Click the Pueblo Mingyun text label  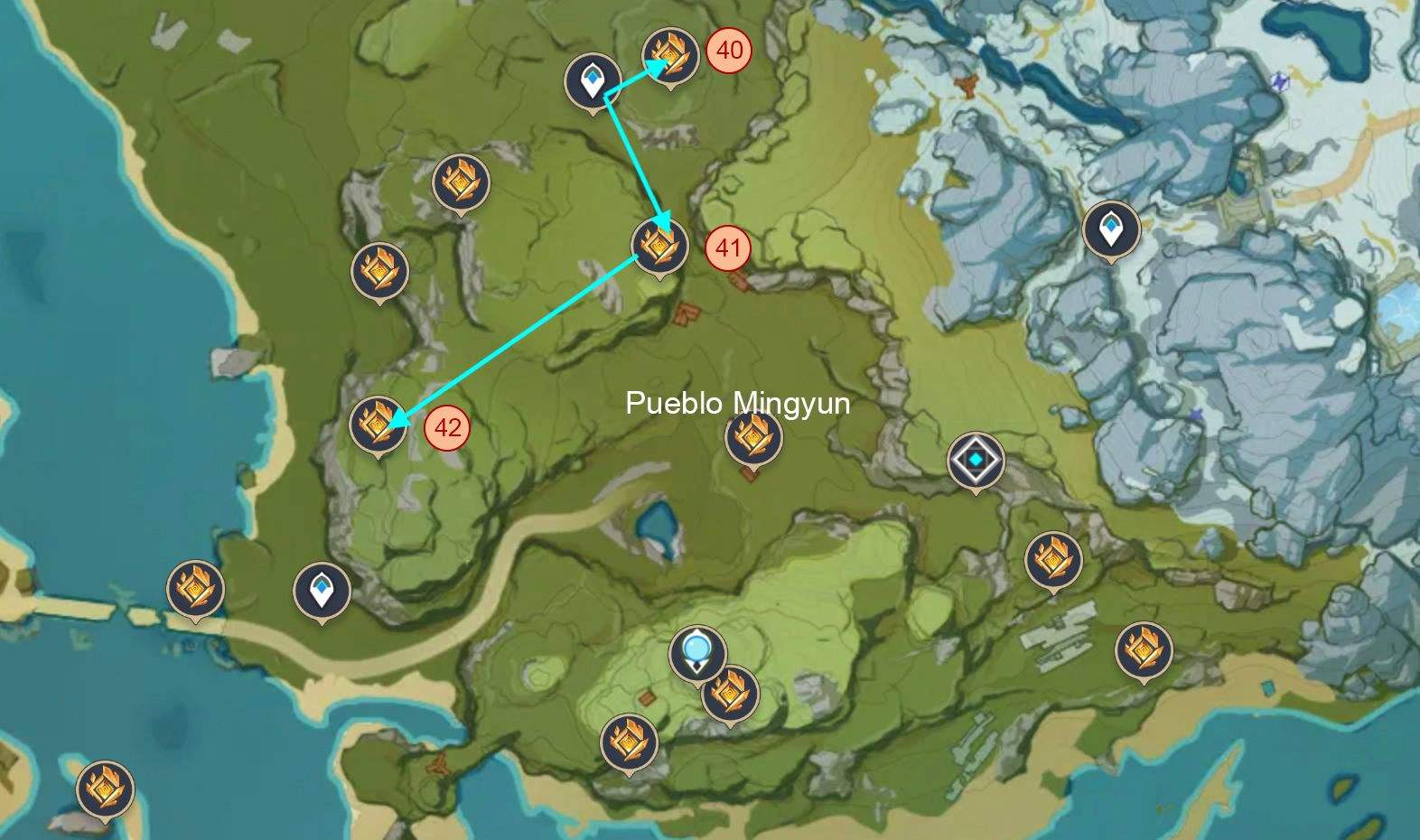[x=738, y=405]
